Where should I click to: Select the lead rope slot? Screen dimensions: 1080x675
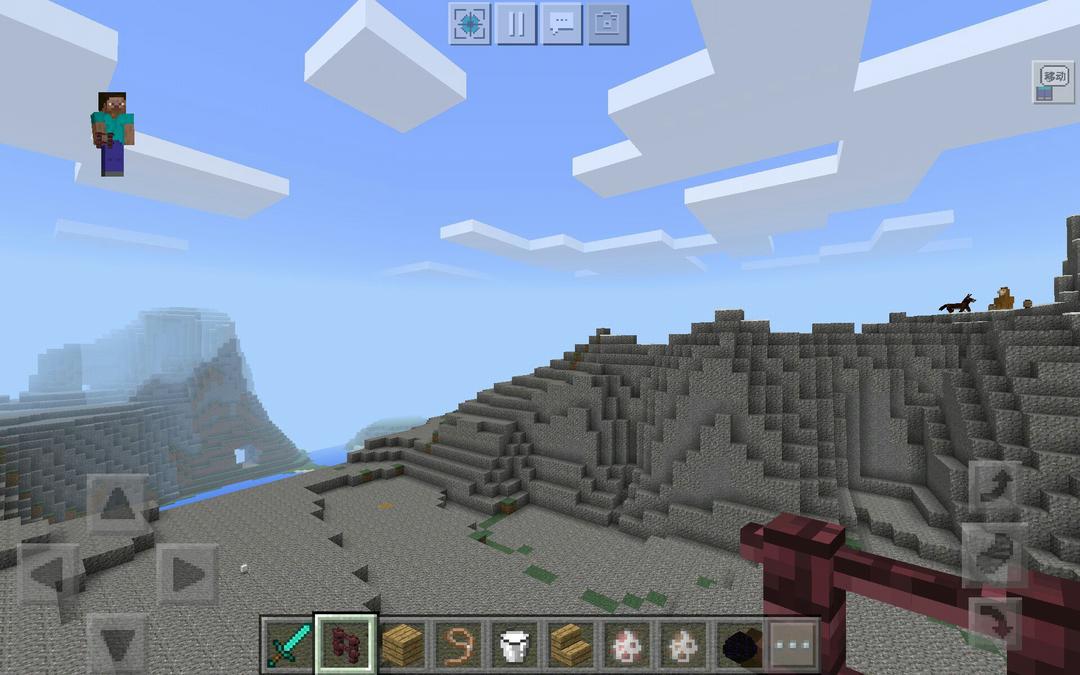[x=458, y=645]
